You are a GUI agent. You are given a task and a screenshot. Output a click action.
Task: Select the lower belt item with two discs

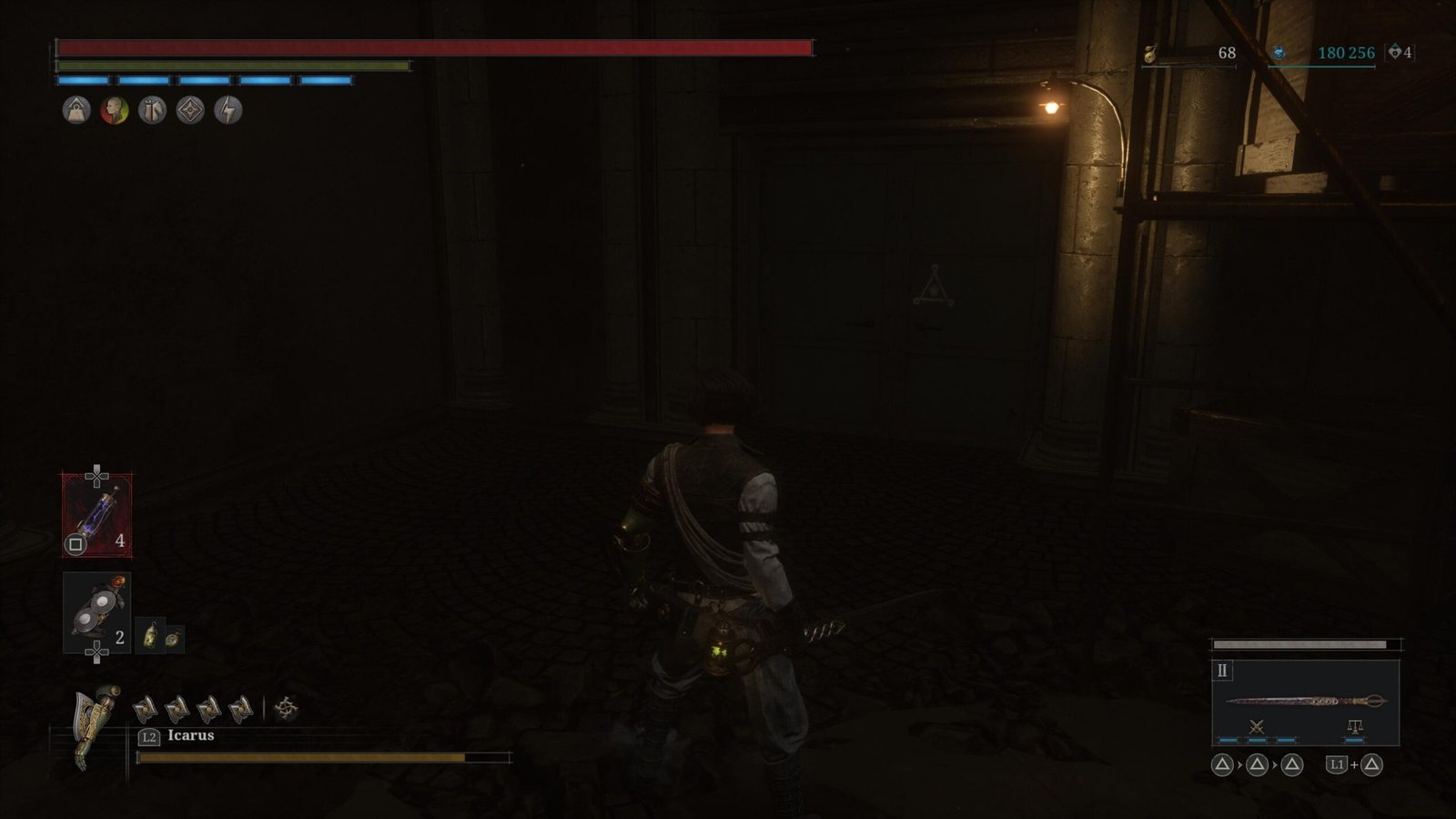coord(96,612)
